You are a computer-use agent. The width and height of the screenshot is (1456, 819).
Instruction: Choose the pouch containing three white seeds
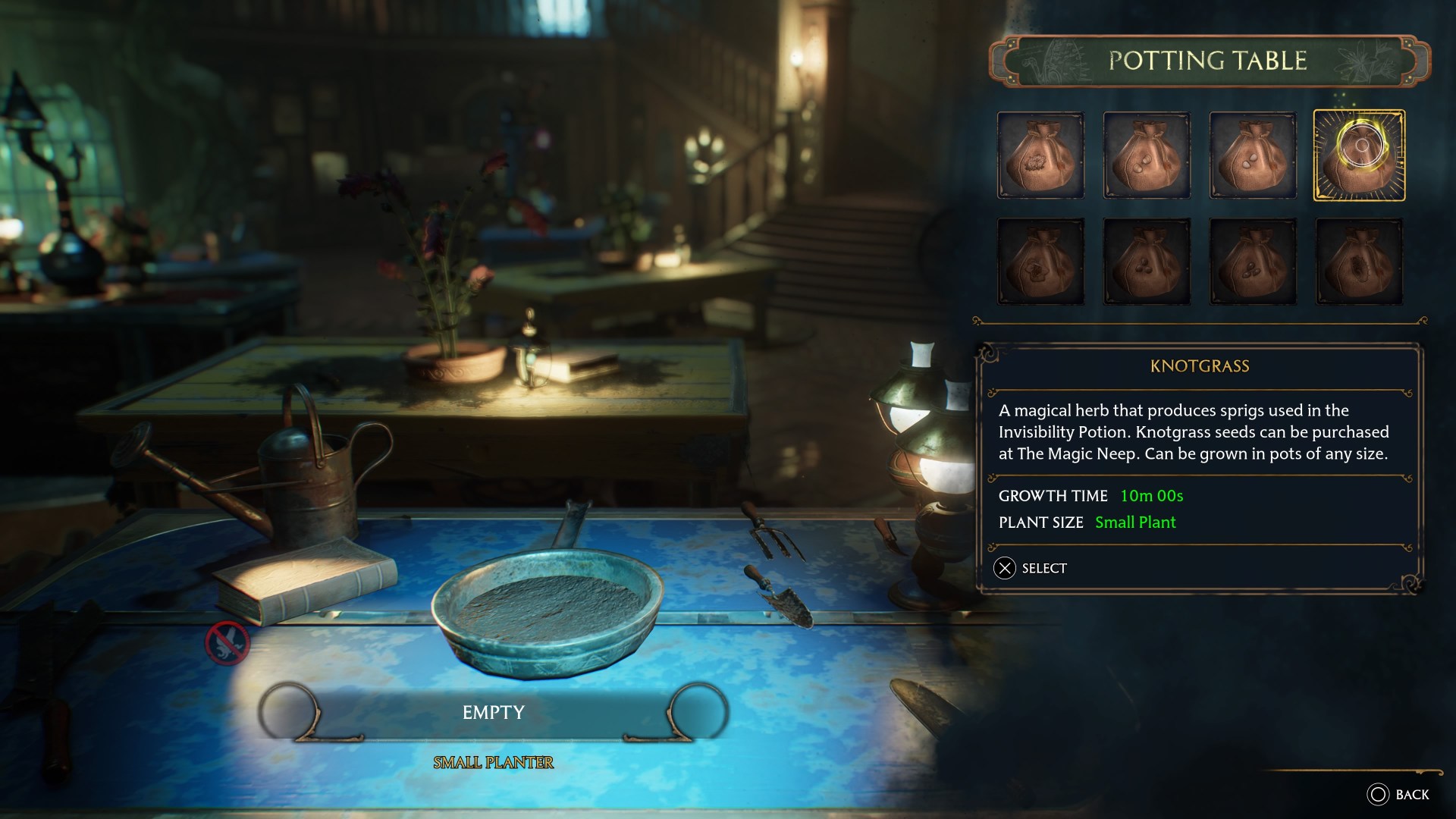coord(1253,155)
